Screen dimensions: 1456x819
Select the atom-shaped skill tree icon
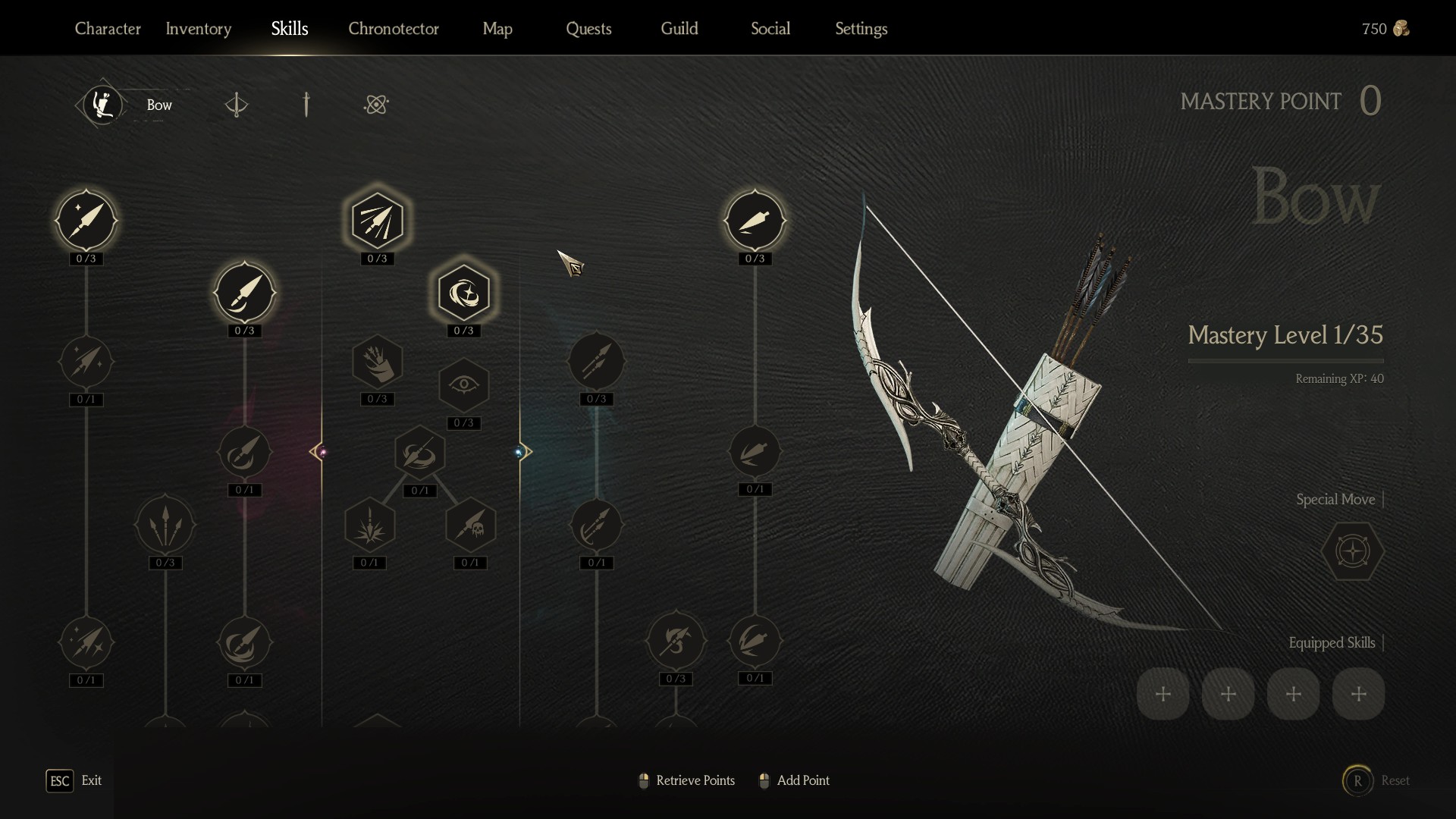376,105
